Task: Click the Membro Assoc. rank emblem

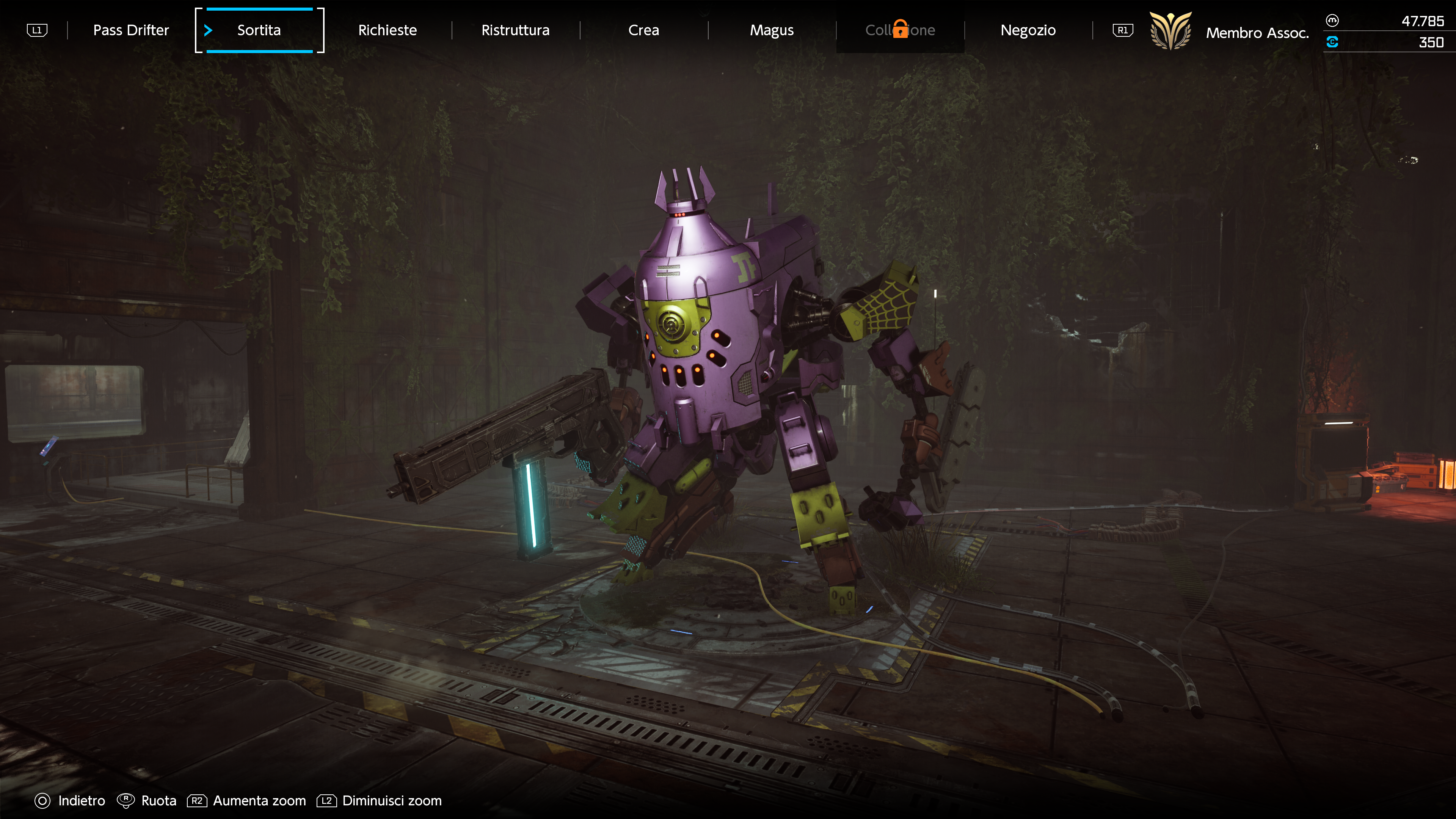Action: coord(1170,31)
